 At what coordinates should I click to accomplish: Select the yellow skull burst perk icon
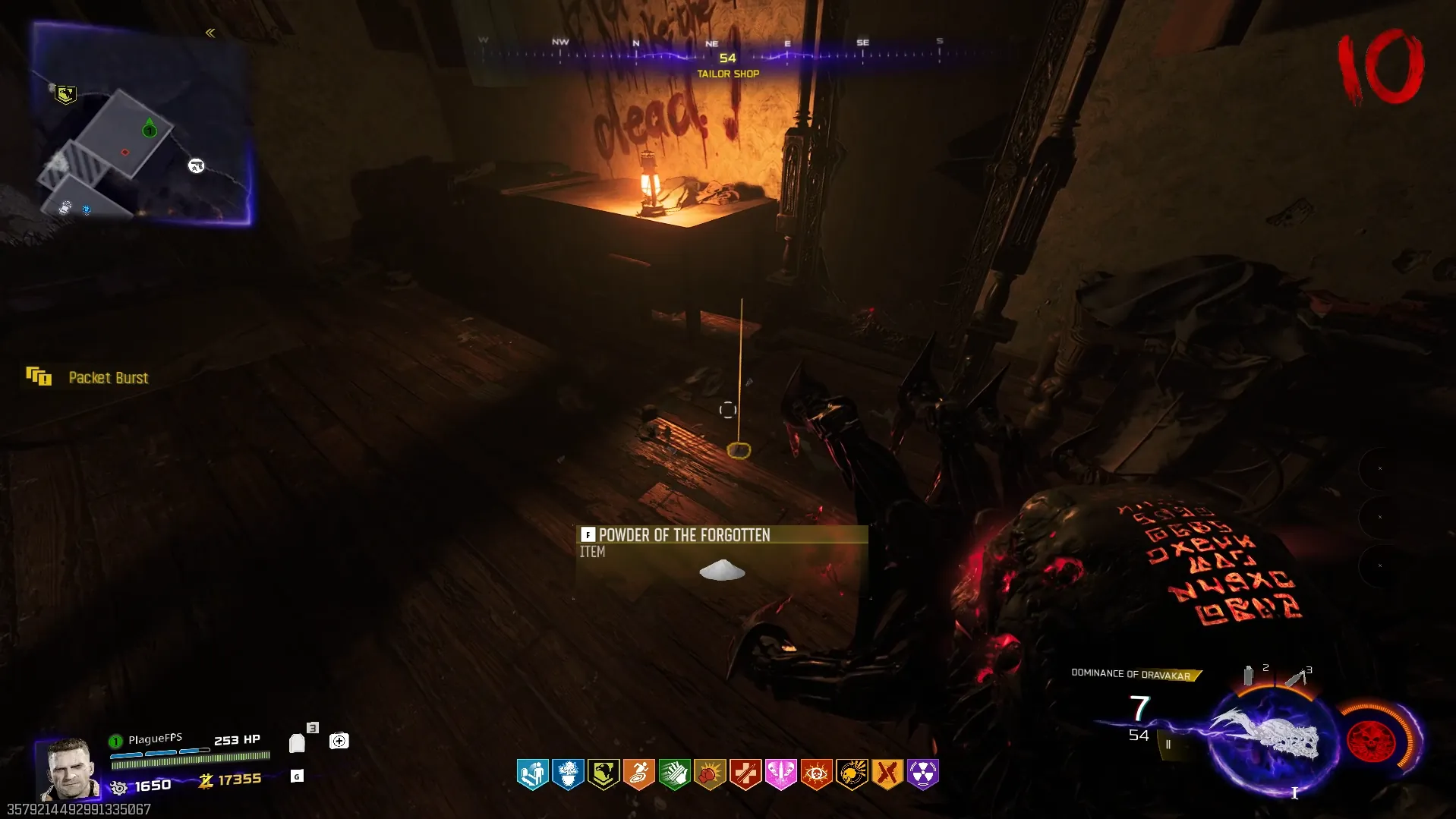[x=852, y=774]
